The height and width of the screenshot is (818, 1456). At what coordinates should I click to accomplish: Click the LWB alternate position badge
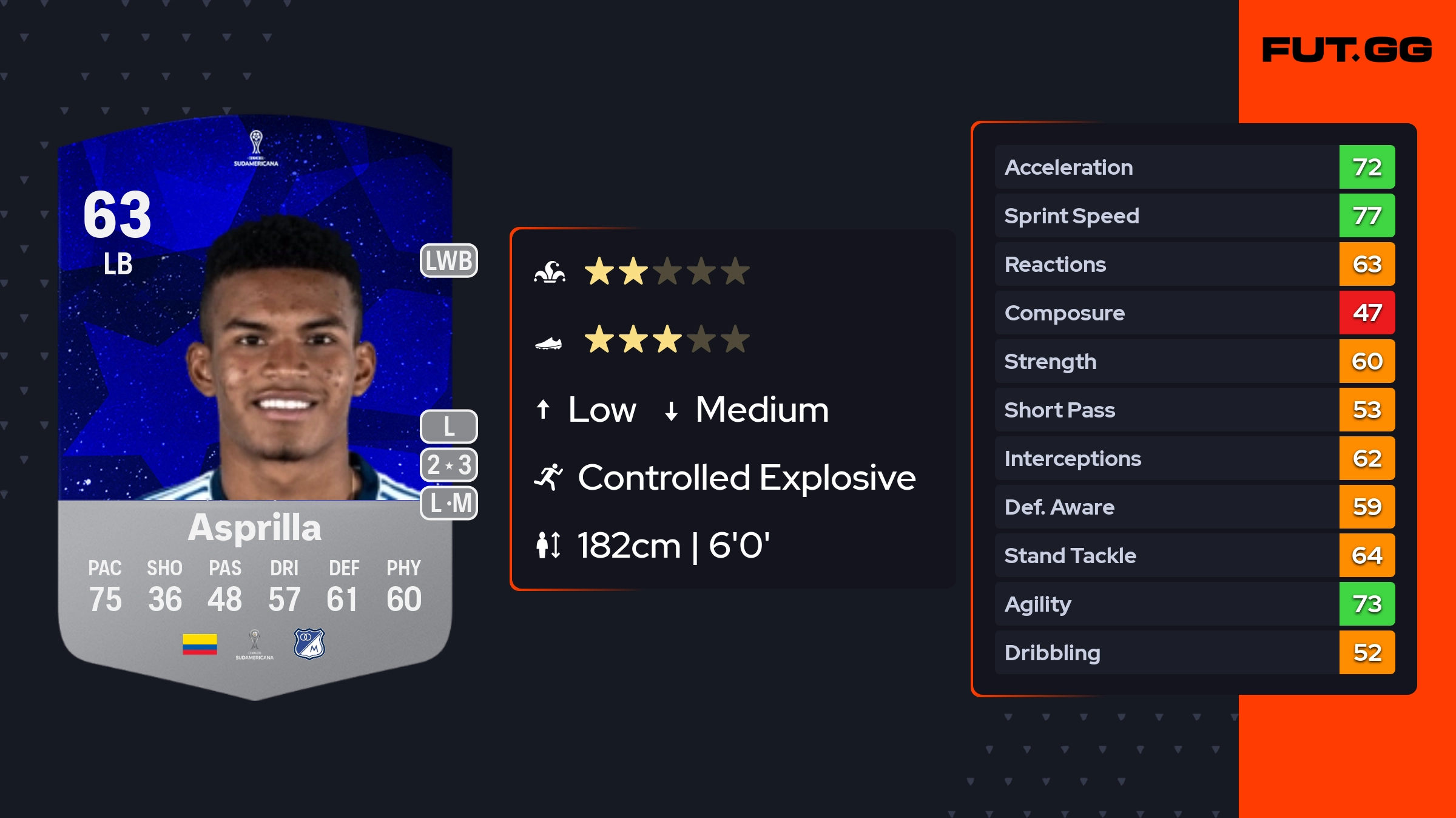449,261
